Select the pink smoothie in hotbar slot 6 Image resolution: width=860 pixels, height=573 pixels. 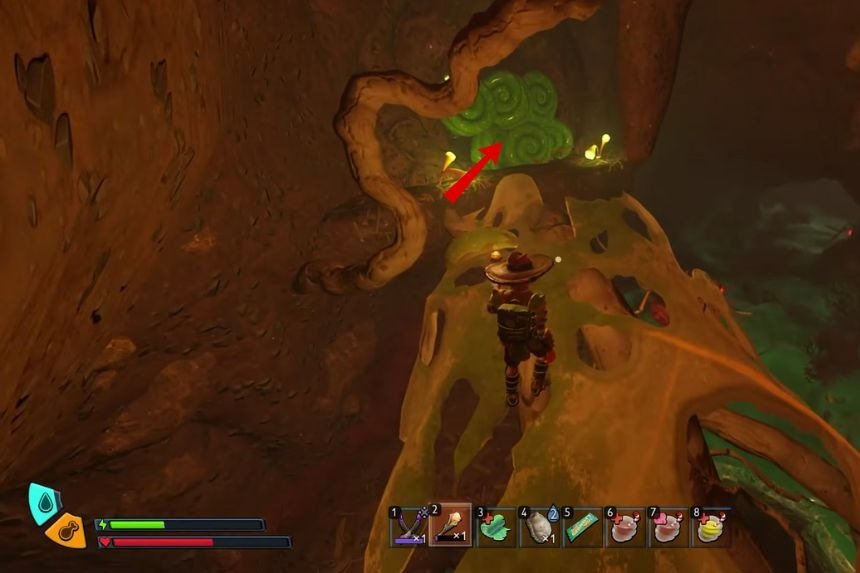[x=625, y=526]
